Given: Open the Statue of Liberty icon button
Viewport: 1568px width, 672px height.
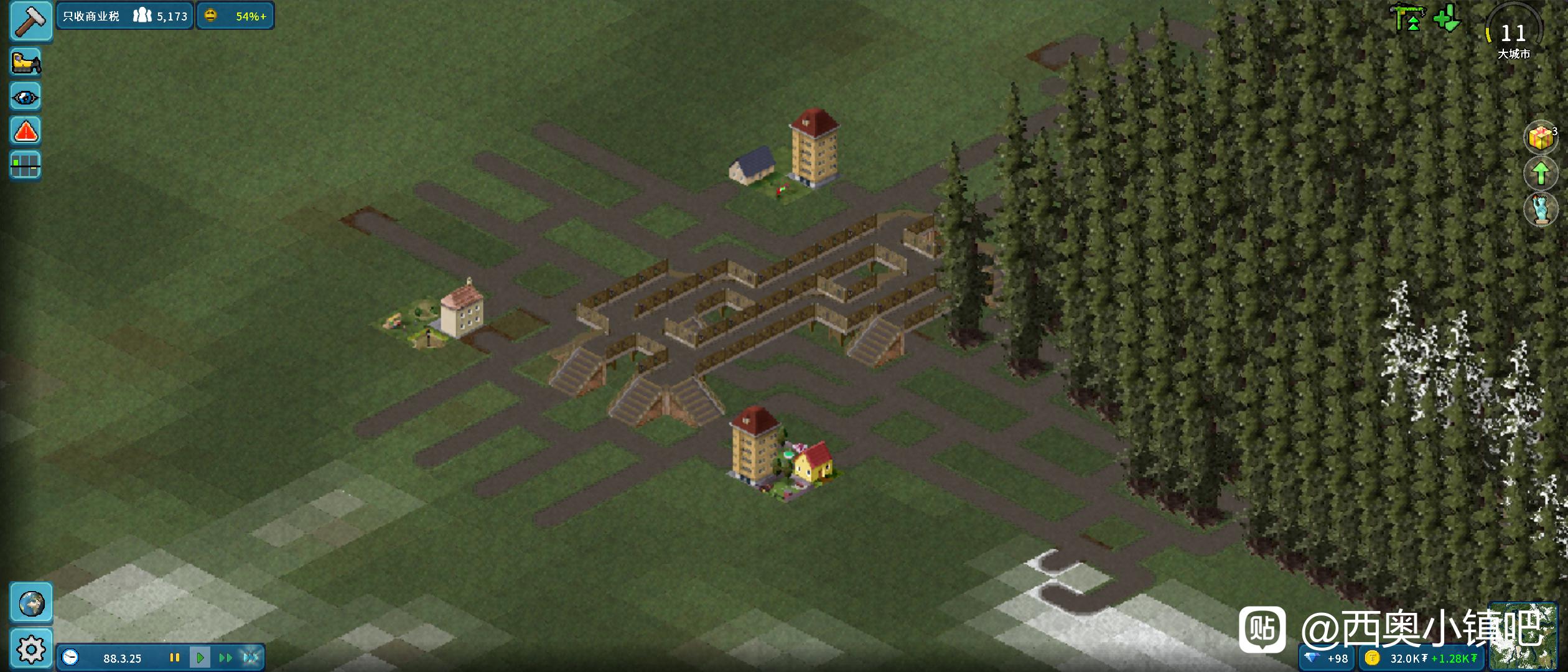Looking at the screenshot, I should (x=1540, y=209).
